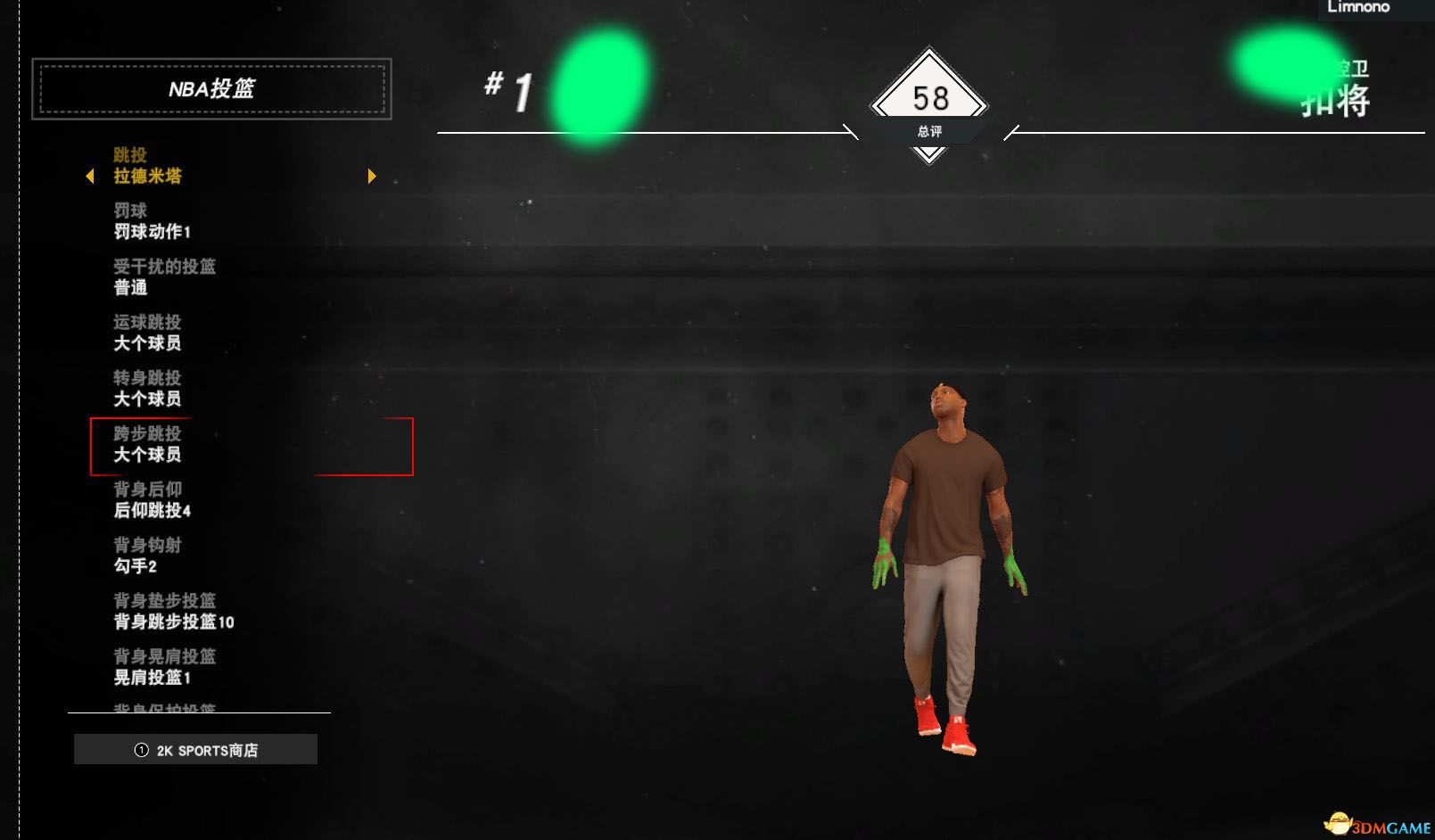Click right arrow to cycle 拉德米塔 jump shot
This screenshot has width=1435, height=840.
pyautogui.click(x=372, y=176)
